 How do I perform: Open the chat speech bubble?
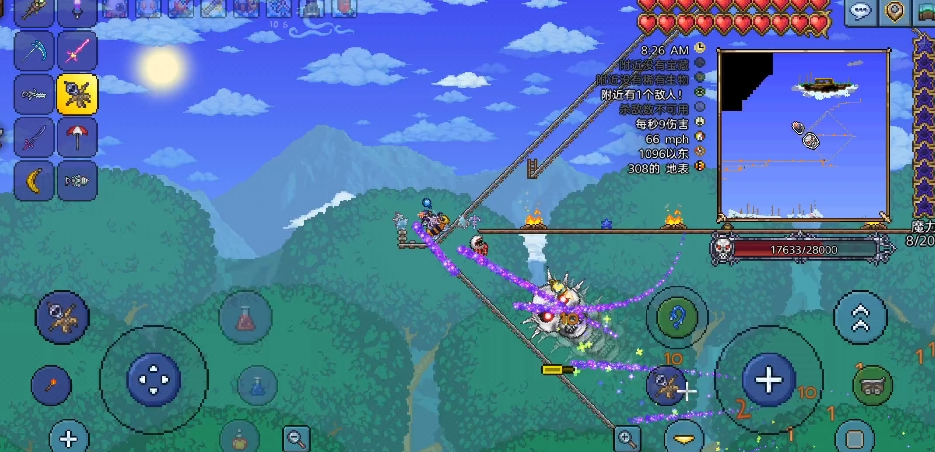(860, 12)
